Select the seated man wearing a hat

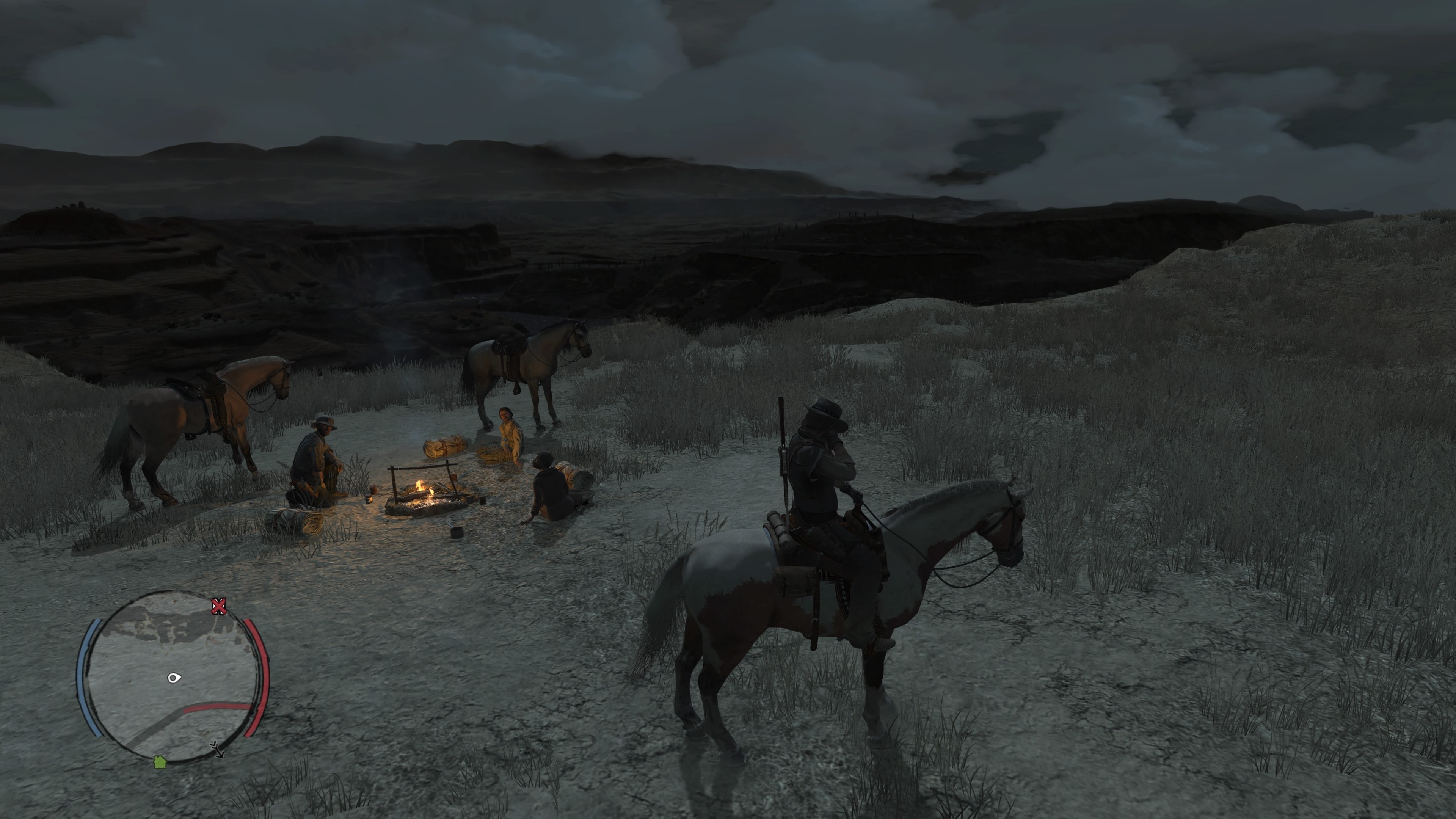click(319, 452)
